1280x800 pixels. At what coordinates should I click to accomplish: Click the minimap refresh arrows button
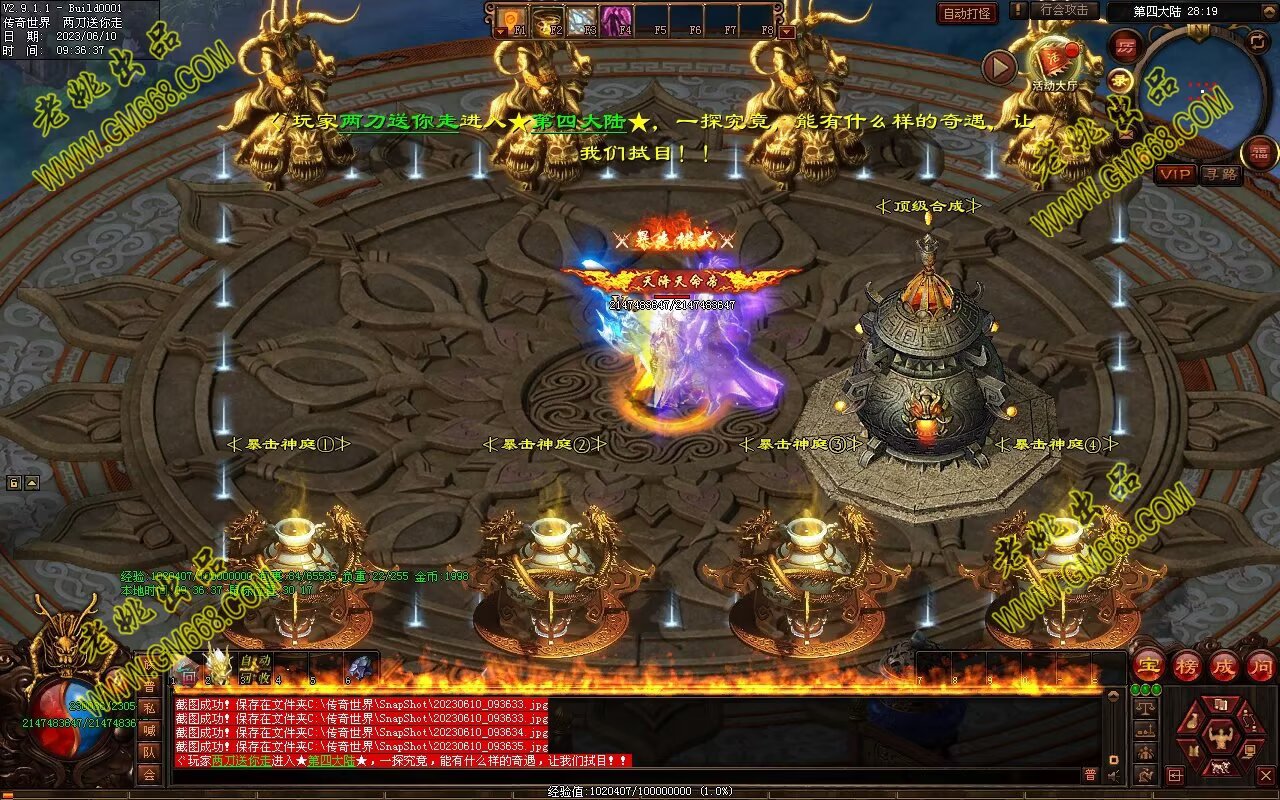[x=1258, y=42]
